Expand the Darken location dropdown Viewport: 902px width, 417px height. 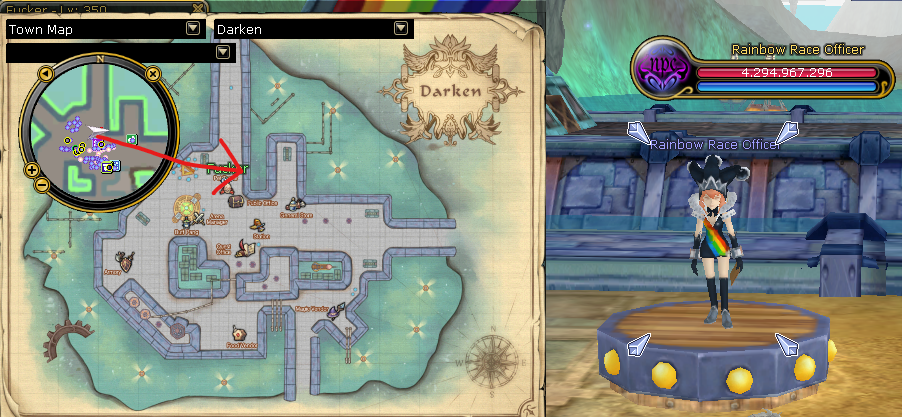[401, 29]
